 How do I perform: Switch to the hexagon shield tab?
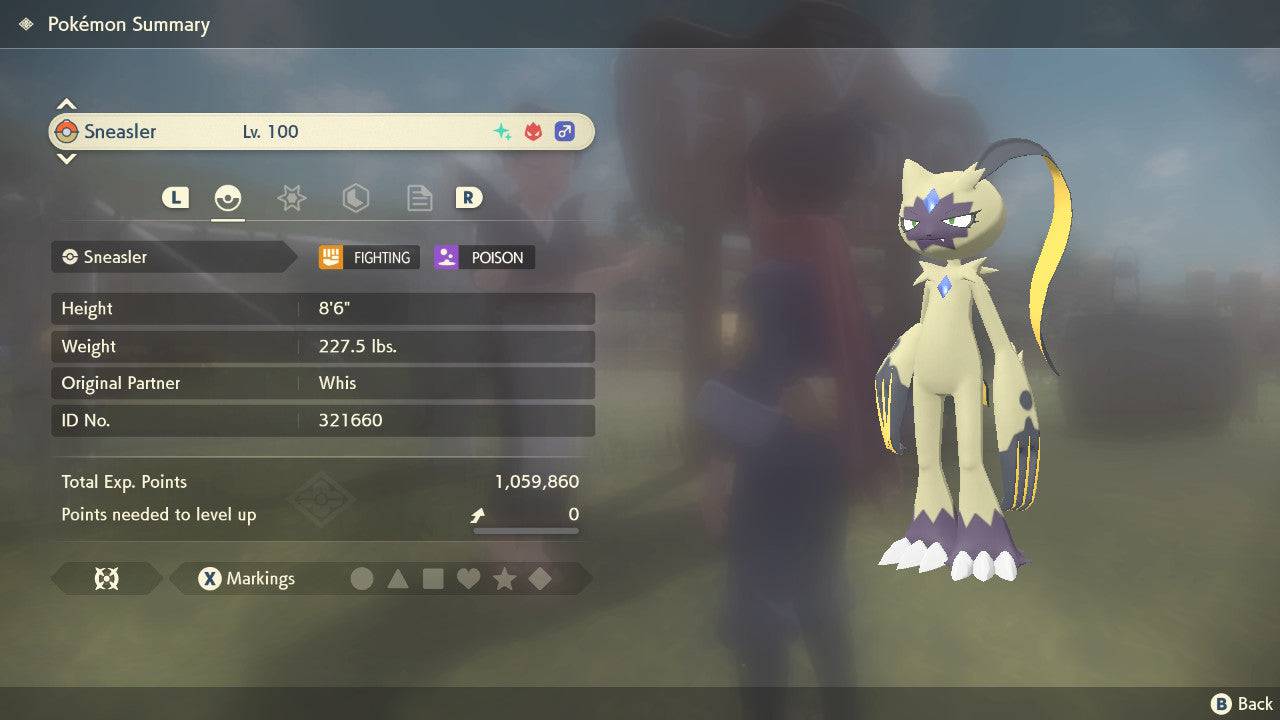coord(355,198)
